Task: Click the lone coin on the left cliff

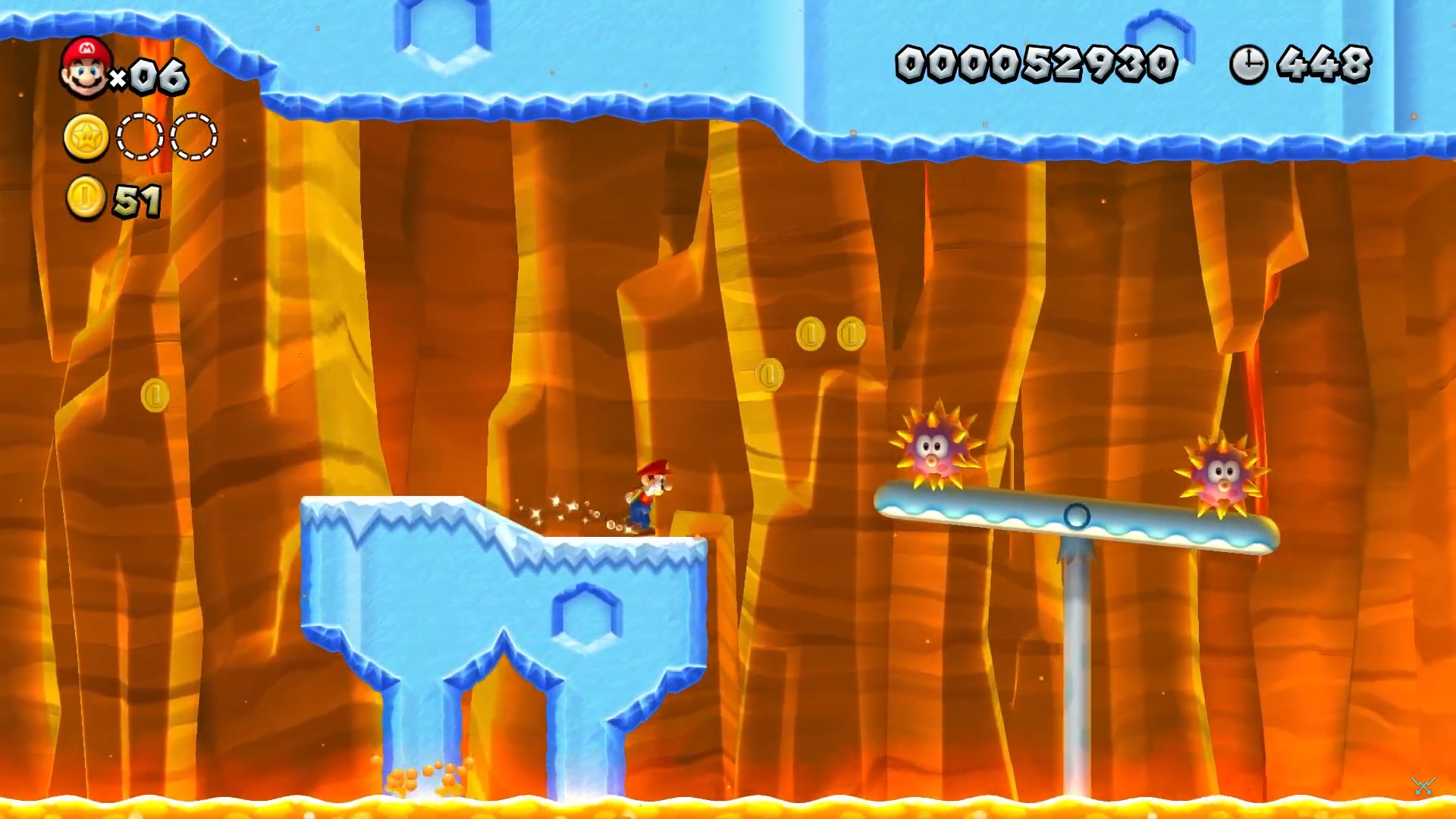Action: (x=155, y=394)
